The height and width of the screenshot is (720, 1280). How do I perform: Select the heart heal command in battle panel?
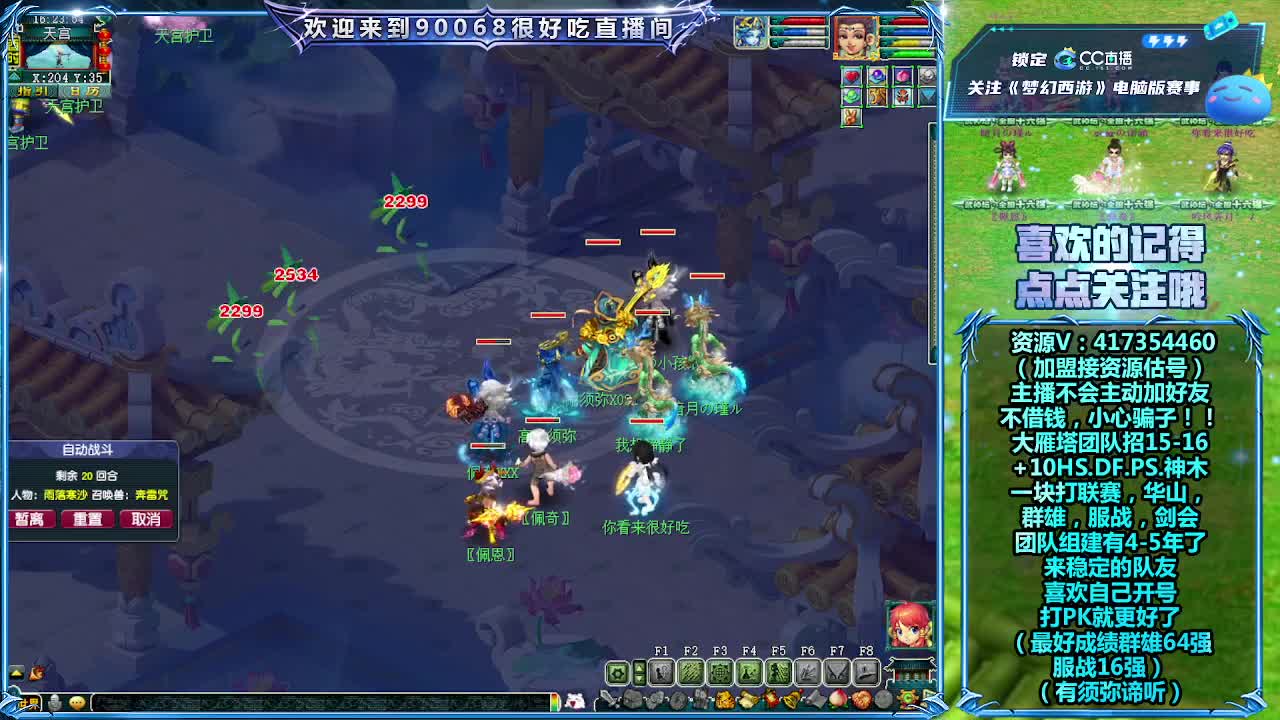coord(851,76)
